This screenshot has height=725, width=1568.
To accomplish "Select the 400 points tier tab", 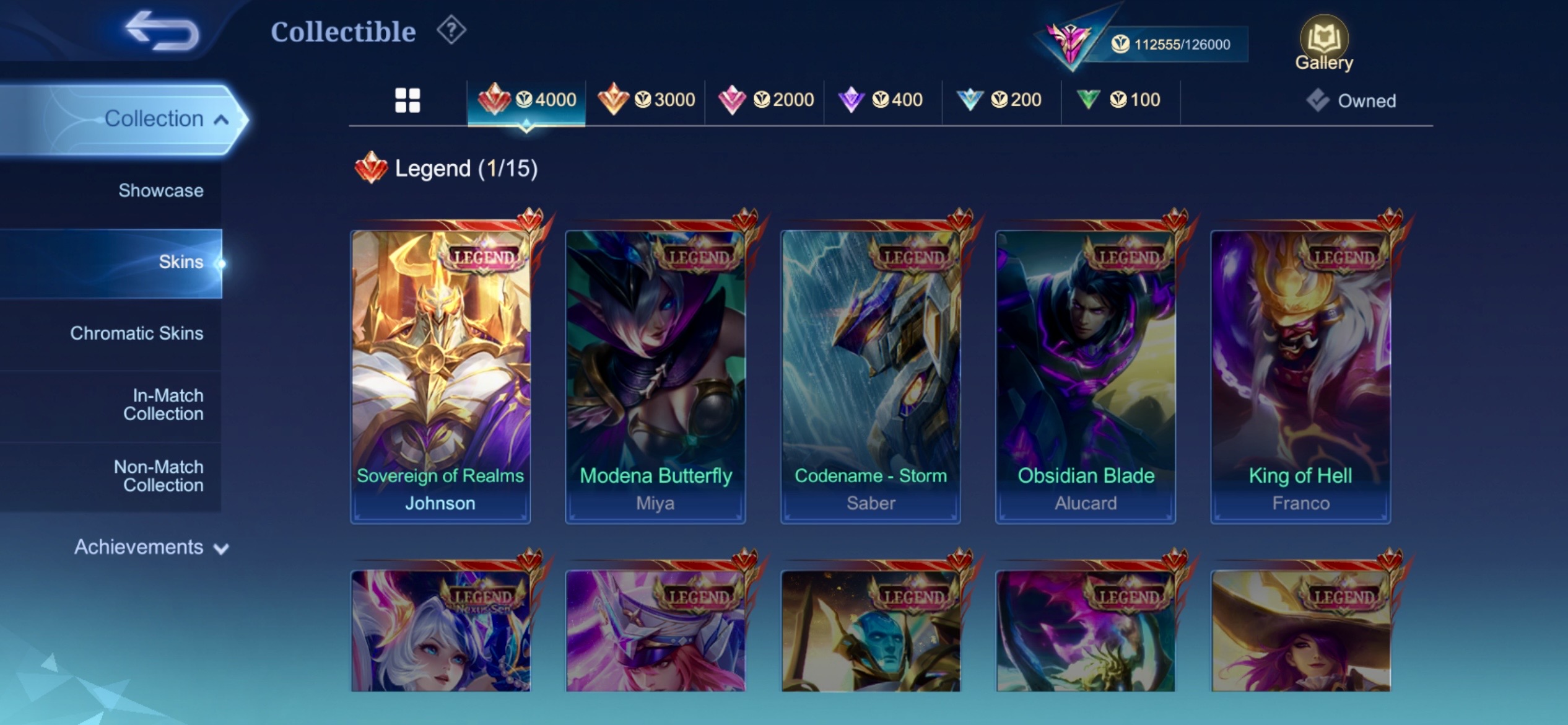I will tap(881, 100).
